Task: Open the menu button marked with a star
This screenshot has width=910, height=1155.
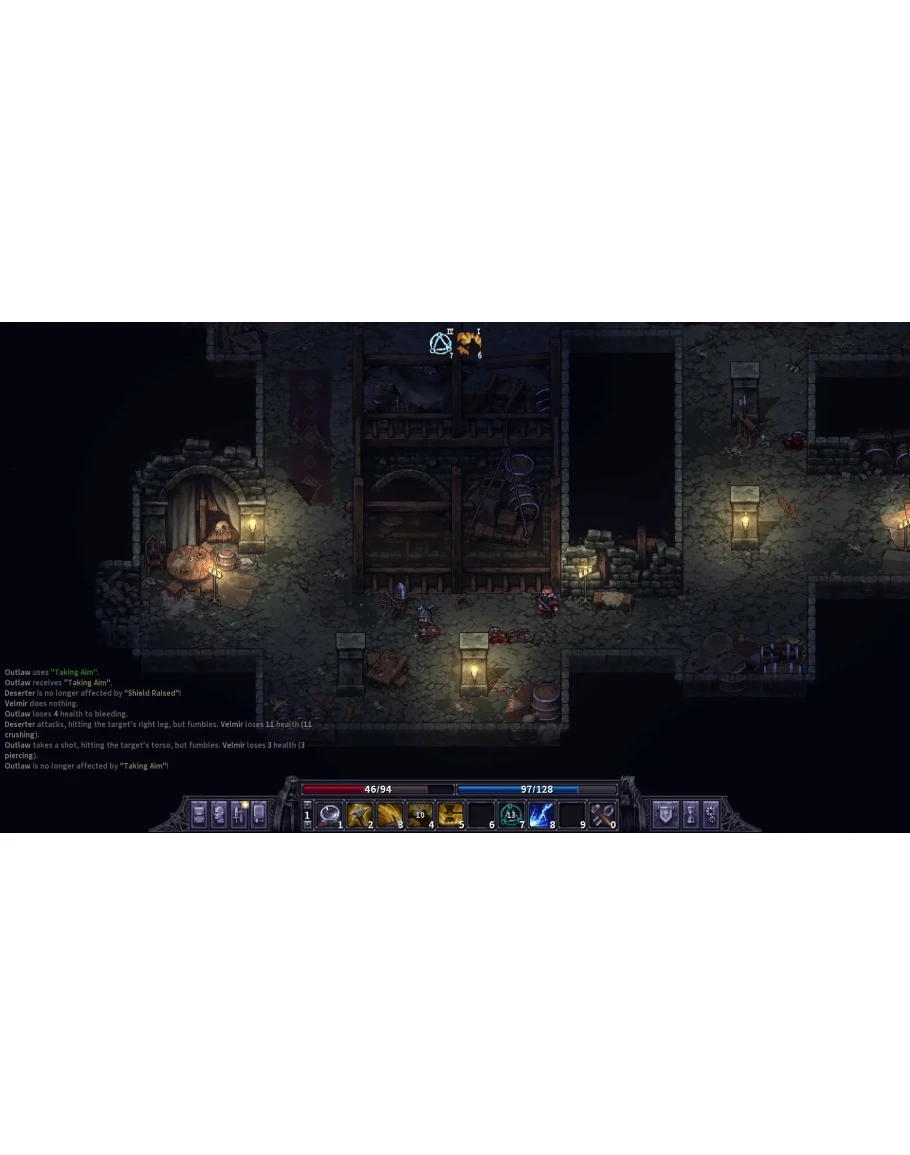Action: click(239, 814)
